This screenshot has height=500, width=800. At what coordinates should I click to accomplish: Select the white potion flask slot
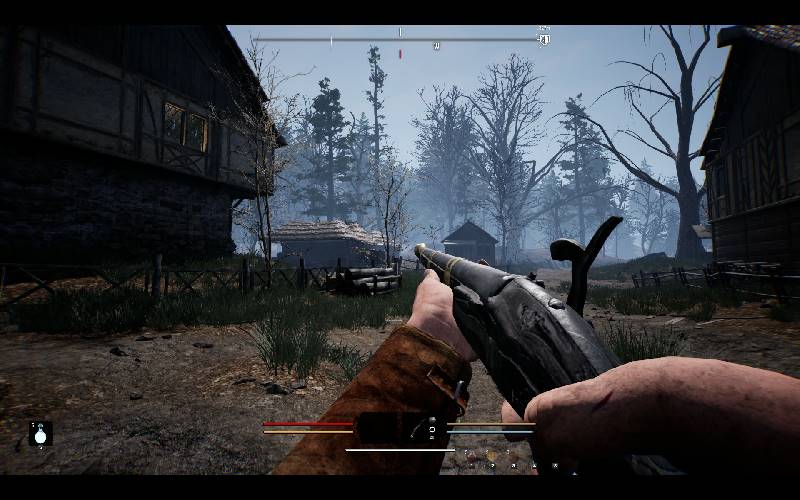[x=40, y=434]
